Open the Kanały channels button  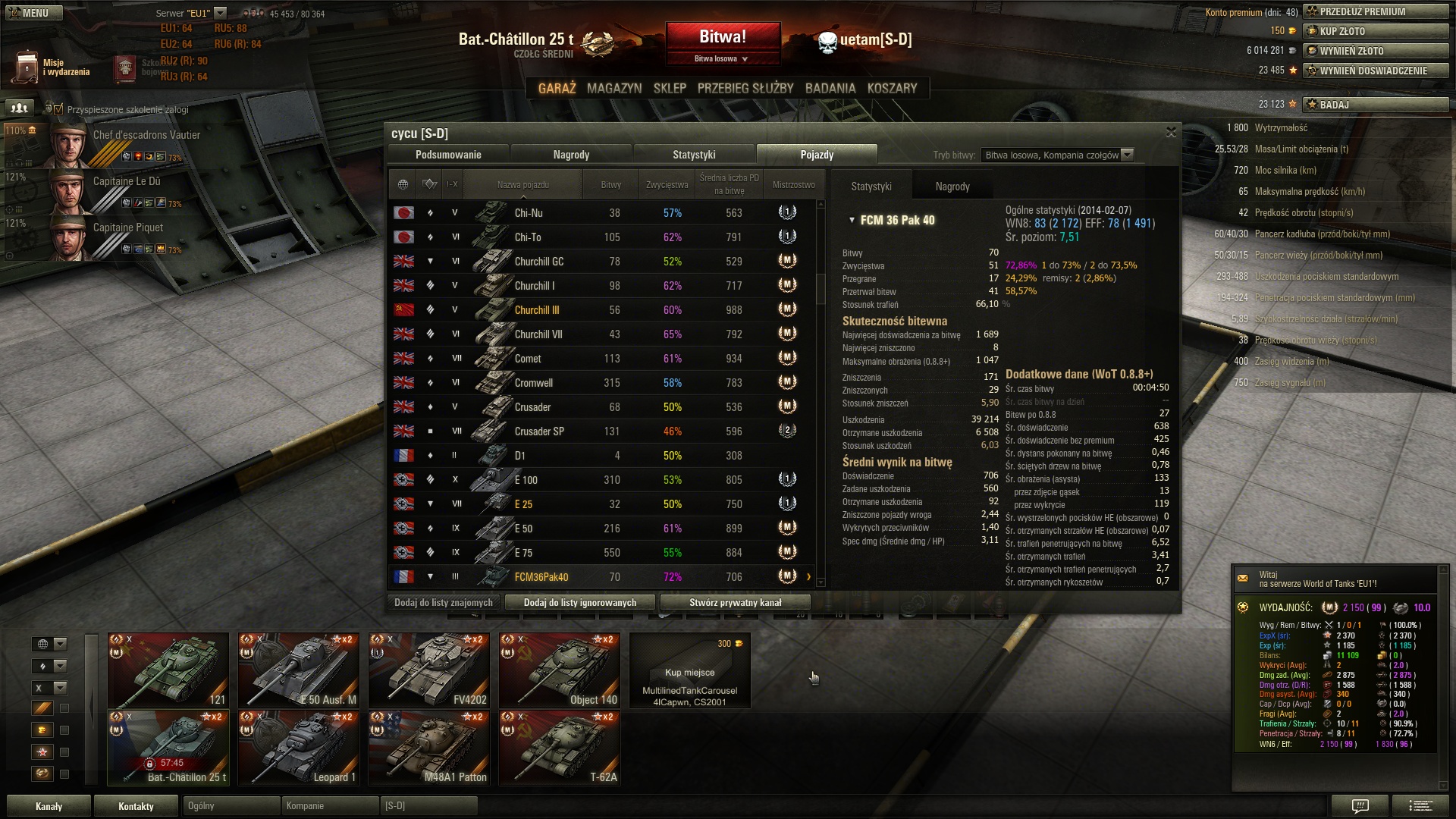(x=49, y=806)
